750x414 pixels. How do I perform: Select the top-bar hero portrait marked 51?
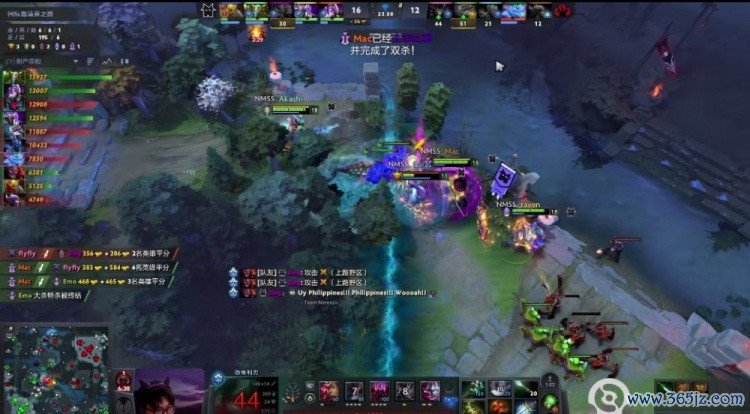(x=464, y=11)
